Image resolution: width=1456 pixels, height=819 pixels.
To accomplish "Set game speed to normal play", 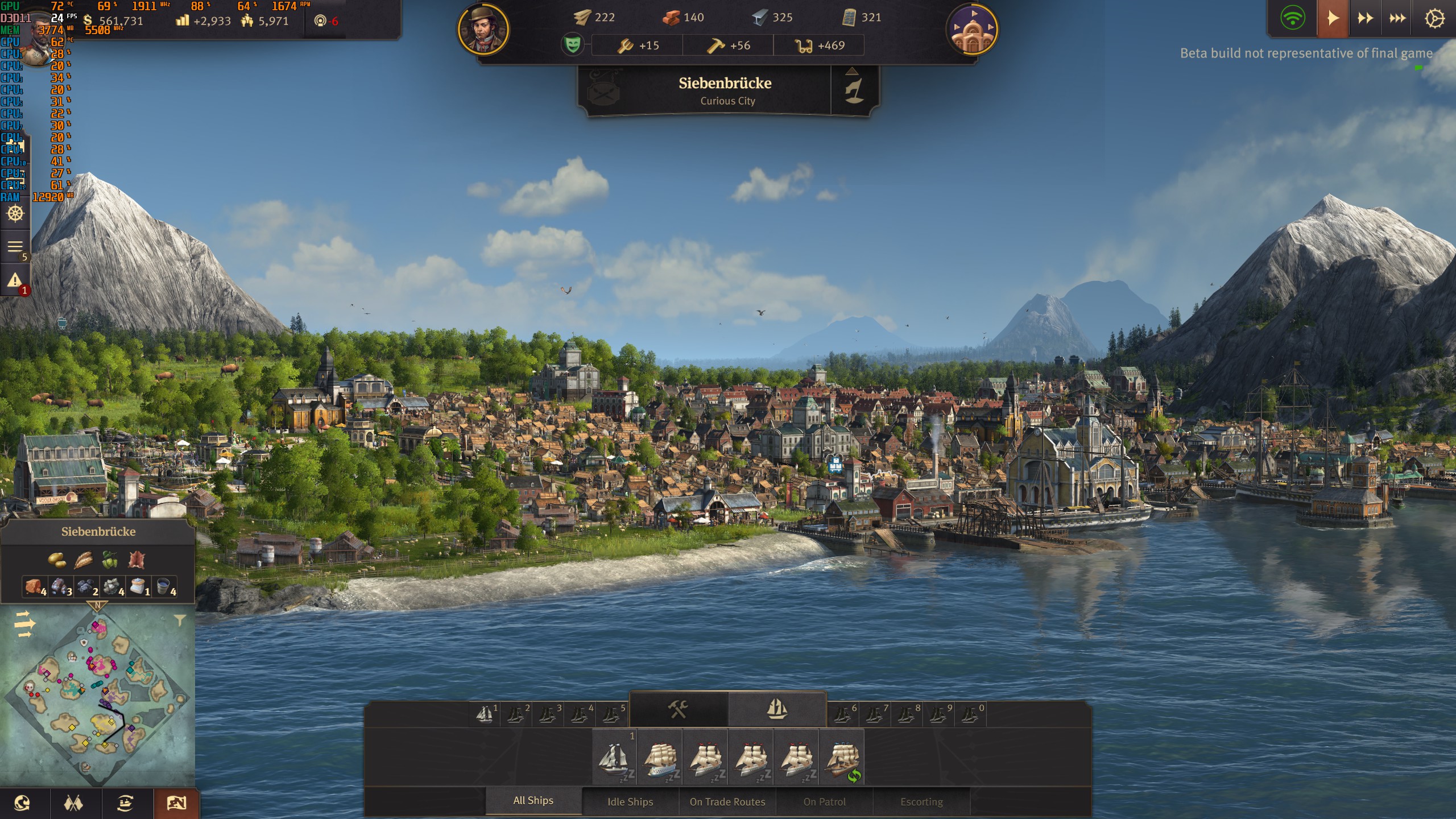I will tap(1333, 19).
